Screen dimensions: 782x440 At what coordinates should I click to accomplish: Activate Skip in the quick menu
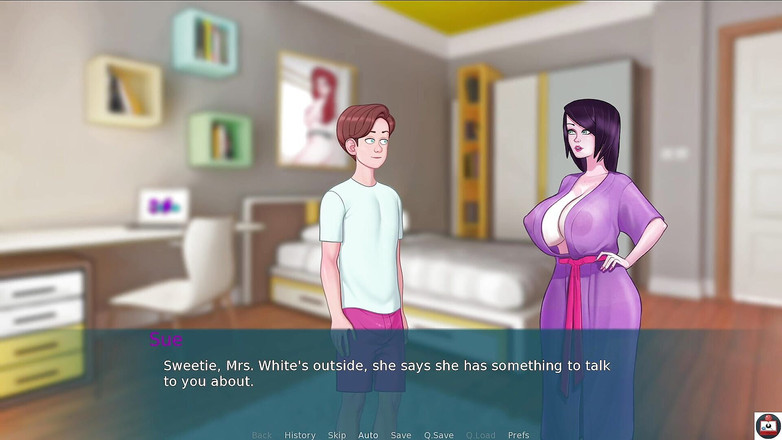click(x=337, y=435)
